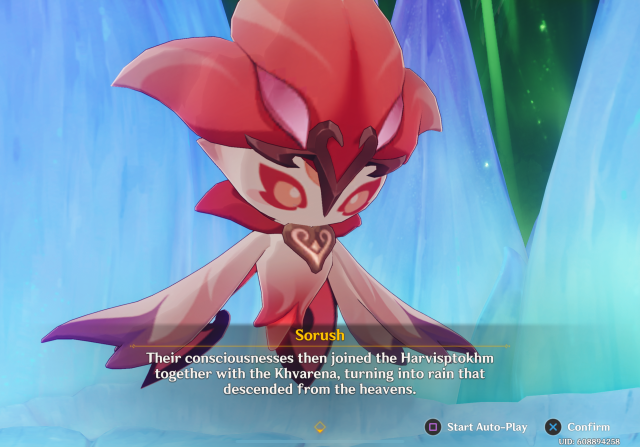Advance dialogue with the yellow diamond indicator
The width and height of the screenshot is (640, 447).
point(320,426)
